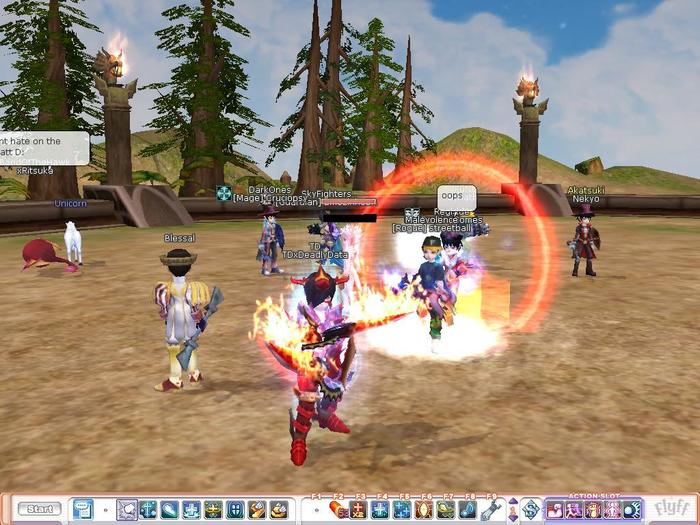This screenshot has height=525, width=700.
Task: Select the wrench tool in F9
Action: click(x=490, y=509)
